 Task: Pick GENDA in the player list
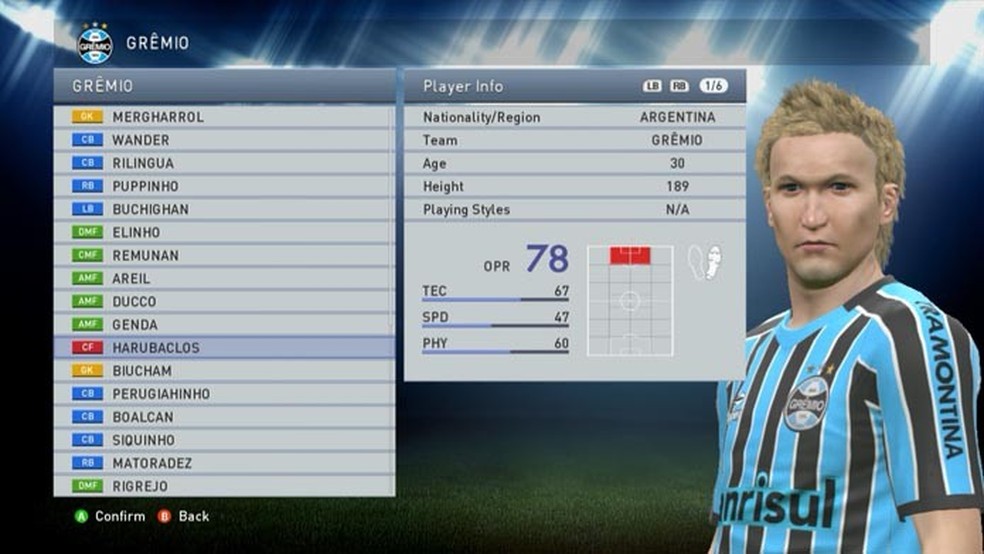pos(134,324)
